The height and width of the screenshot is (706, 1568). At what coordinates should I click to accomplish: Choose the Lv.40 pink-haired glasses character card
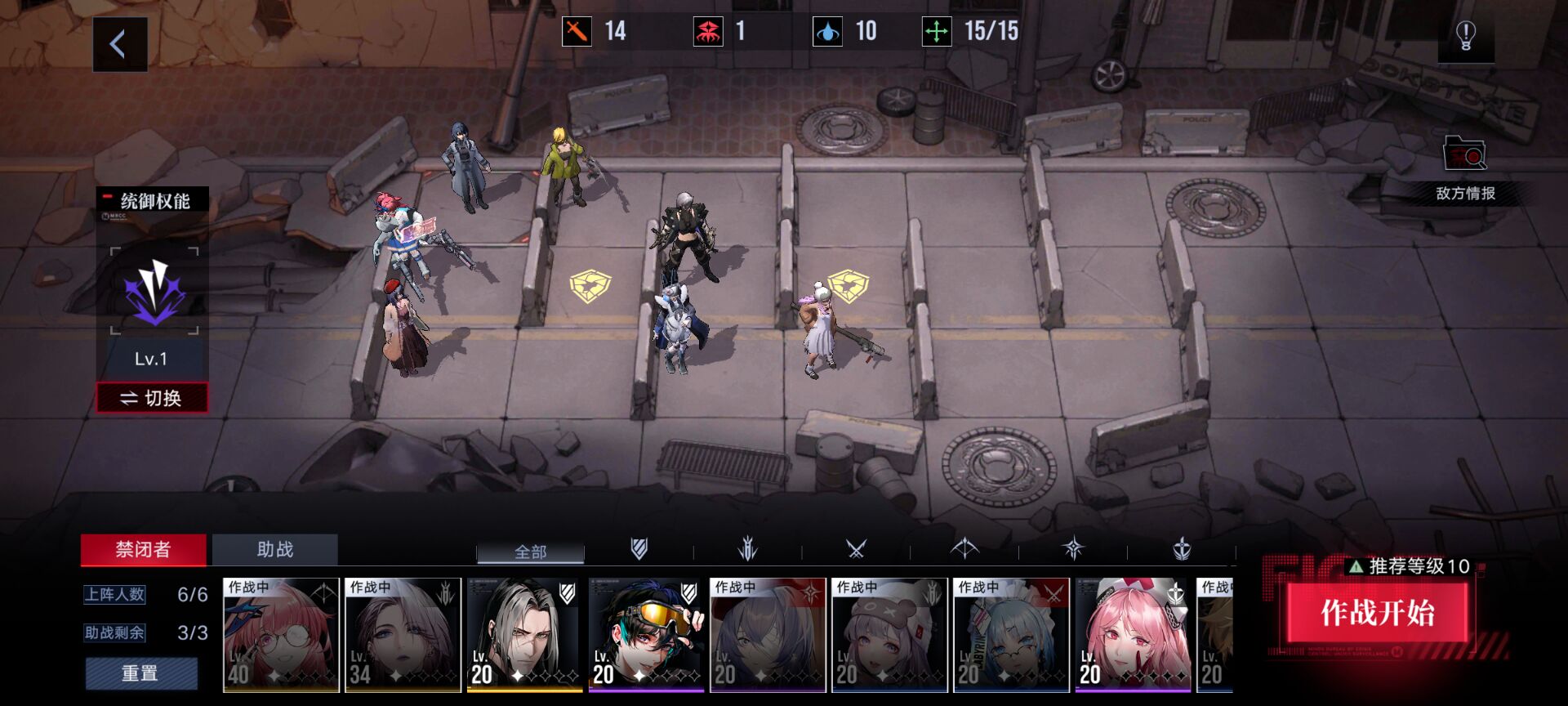(x=281, y=635)
